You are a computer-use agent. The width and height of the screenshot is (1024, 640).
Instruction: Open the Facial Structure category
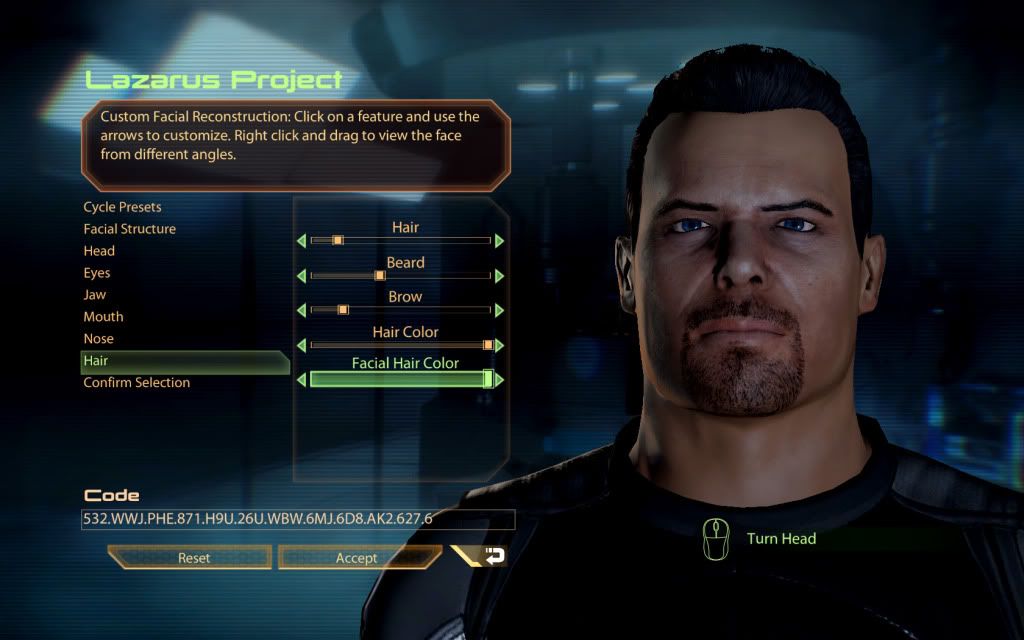(129, 229)
